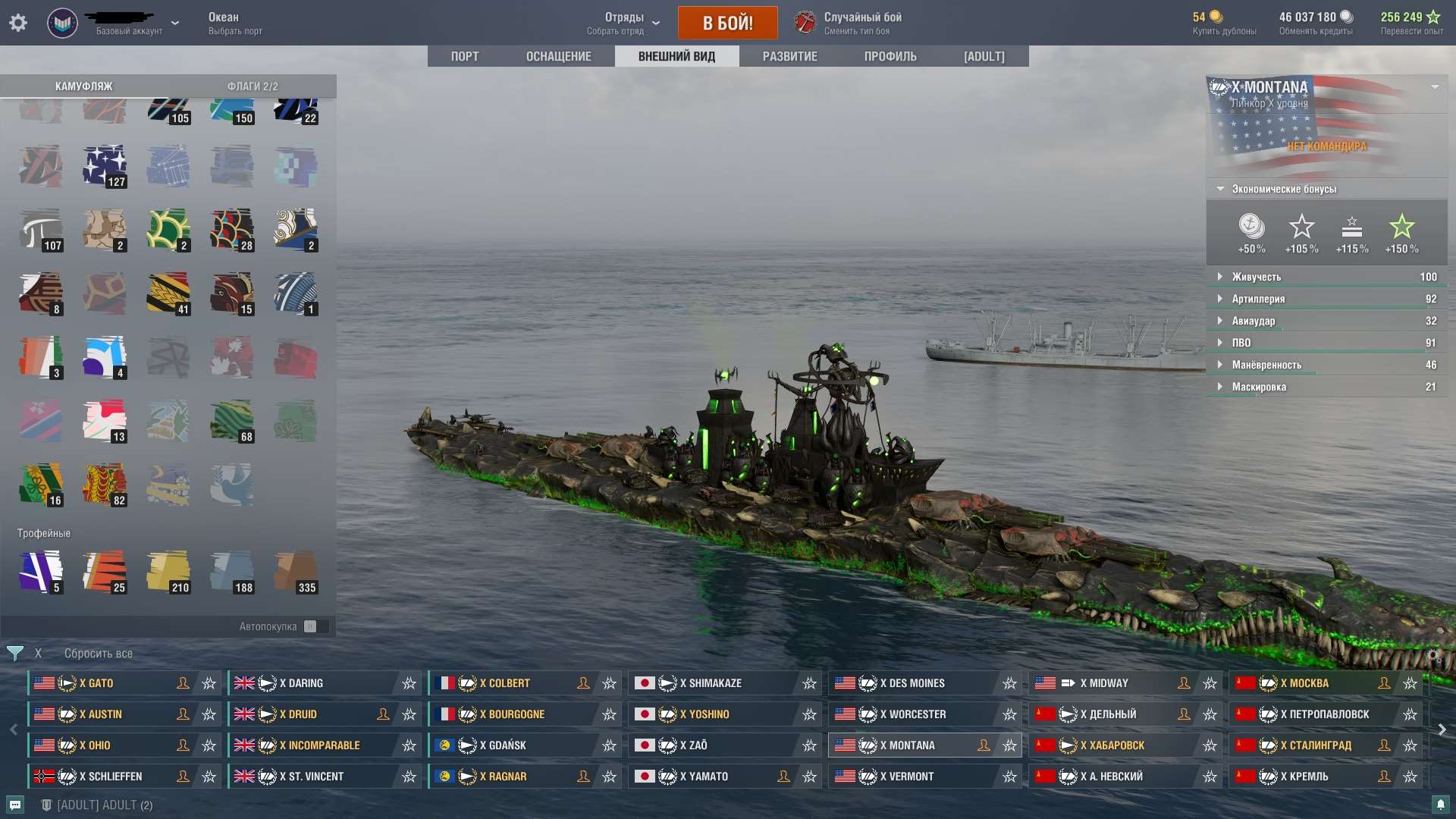1456x819 pixels.
Task: Expand the Артиллерия stat details
Action: (x=1220, y=299)
